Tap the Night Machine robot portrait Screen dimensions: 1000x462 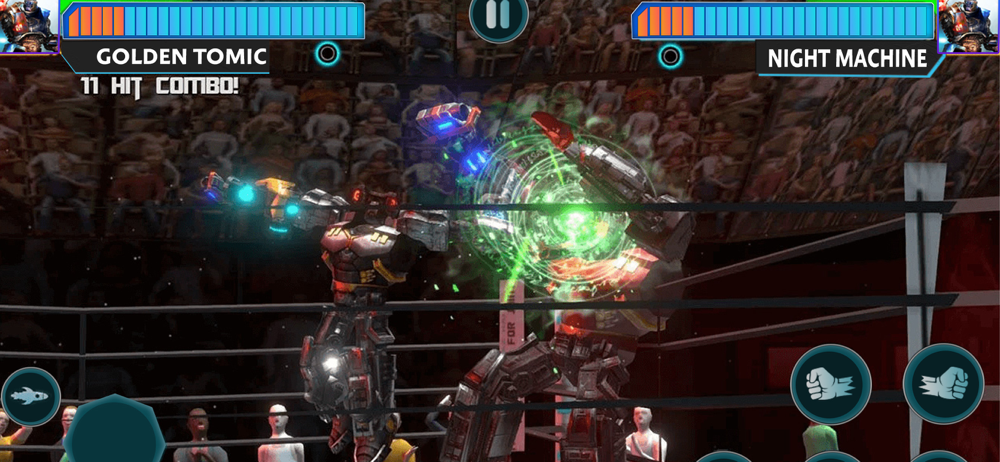point(970,26)
